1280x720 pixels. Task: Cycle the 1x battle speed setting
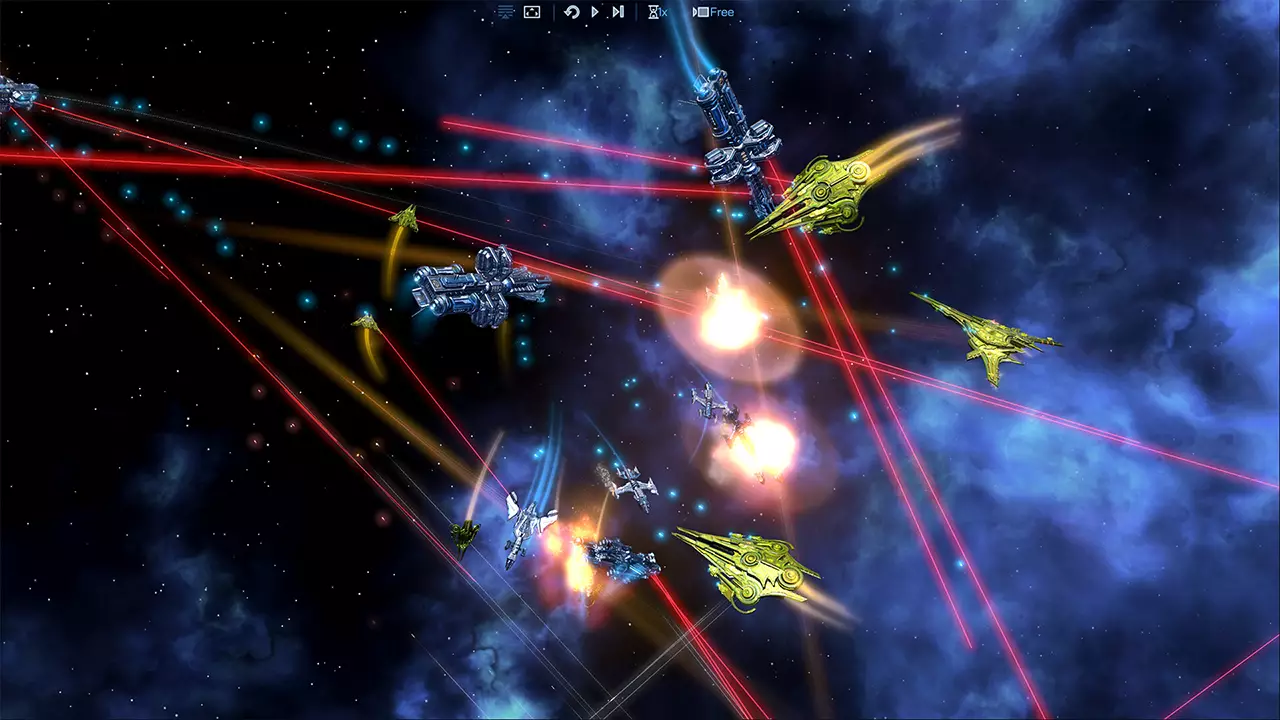point(662,11)
